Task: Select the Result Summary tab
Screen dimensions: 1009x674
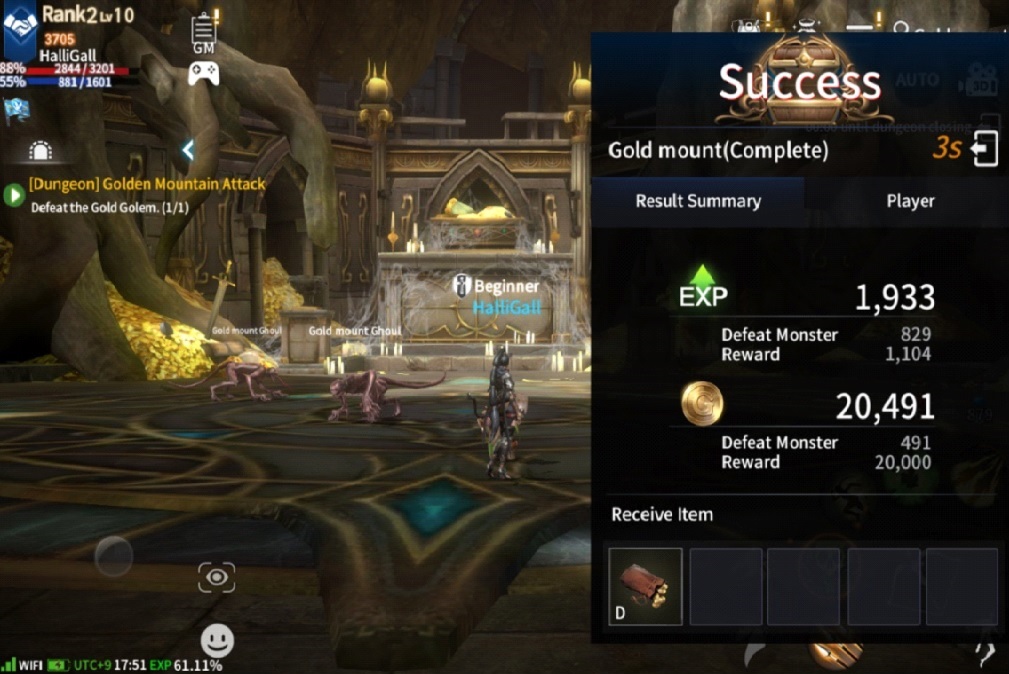Action: 698,201
